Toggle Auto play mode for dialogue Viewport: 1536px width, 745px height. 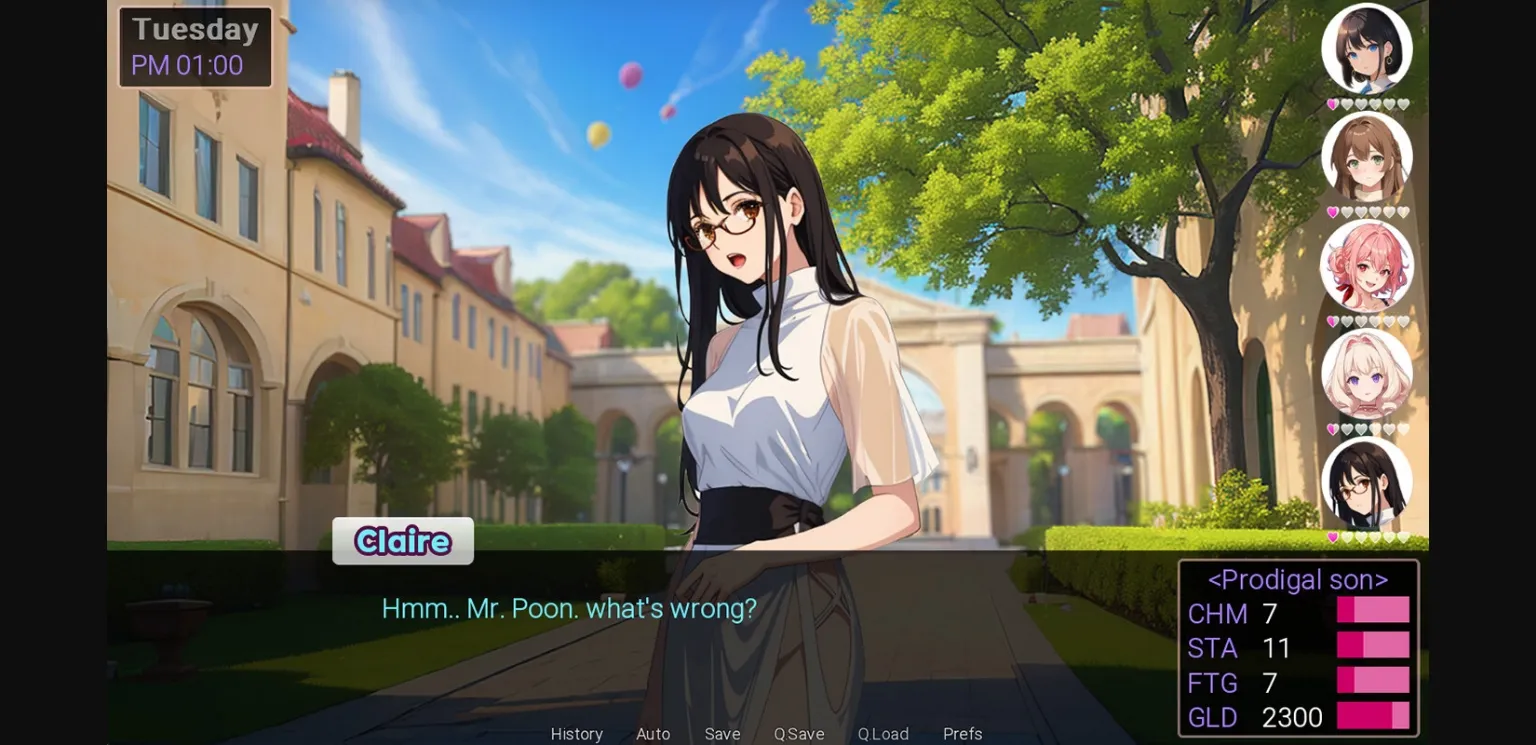pyautogui.click(x=652, y=733)
